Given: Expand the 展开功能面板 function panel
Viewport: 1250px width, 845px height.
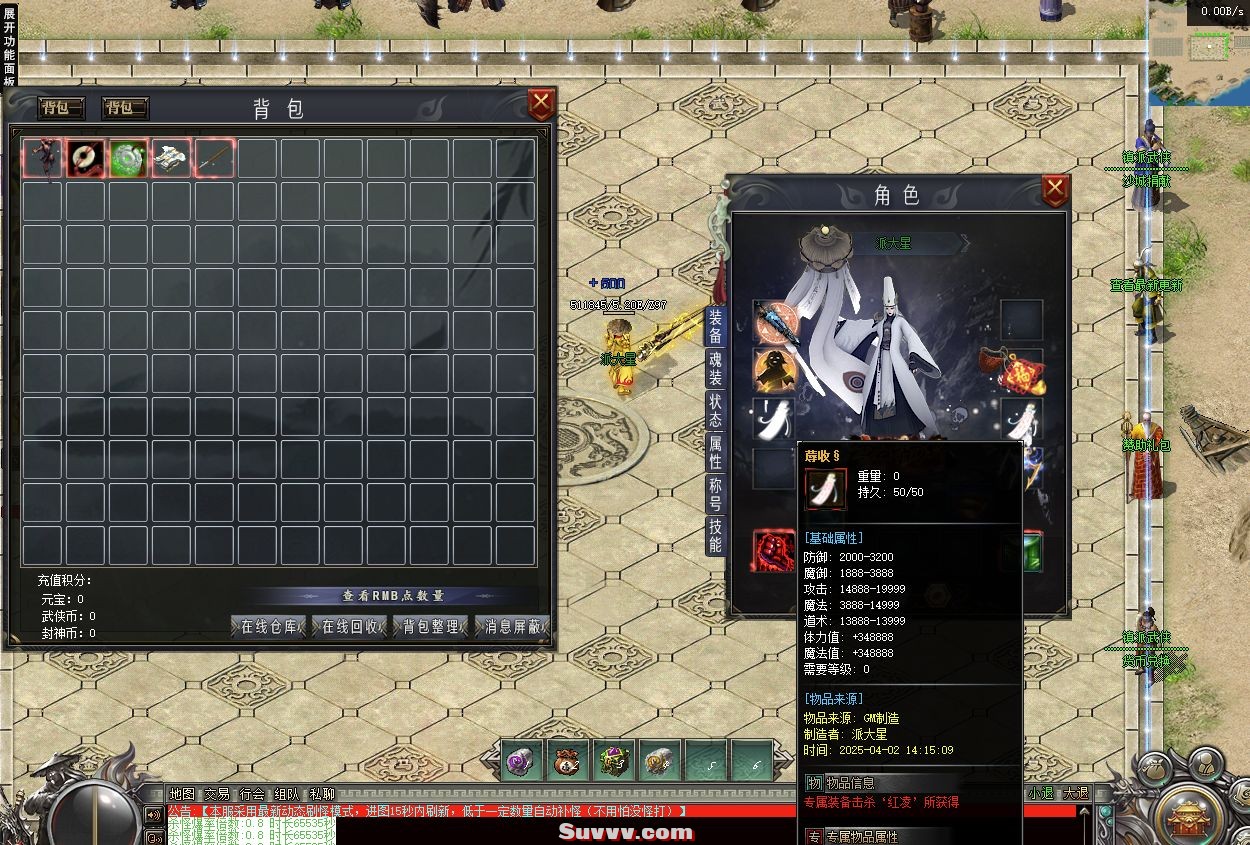Looking at the screenshot, I should [9, 45].
